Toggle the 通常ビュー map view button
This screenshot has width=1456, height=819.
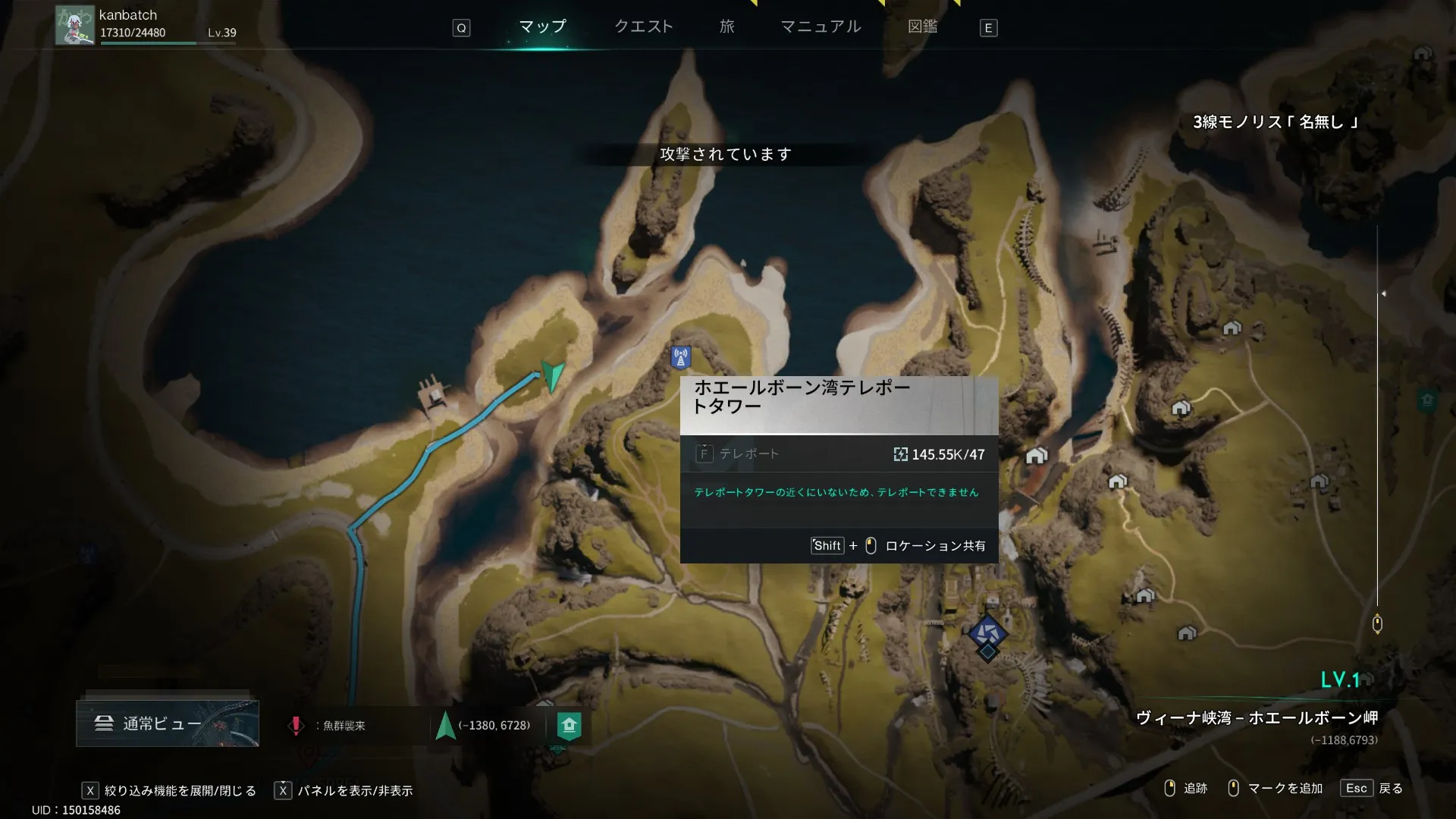click(167, 723)
